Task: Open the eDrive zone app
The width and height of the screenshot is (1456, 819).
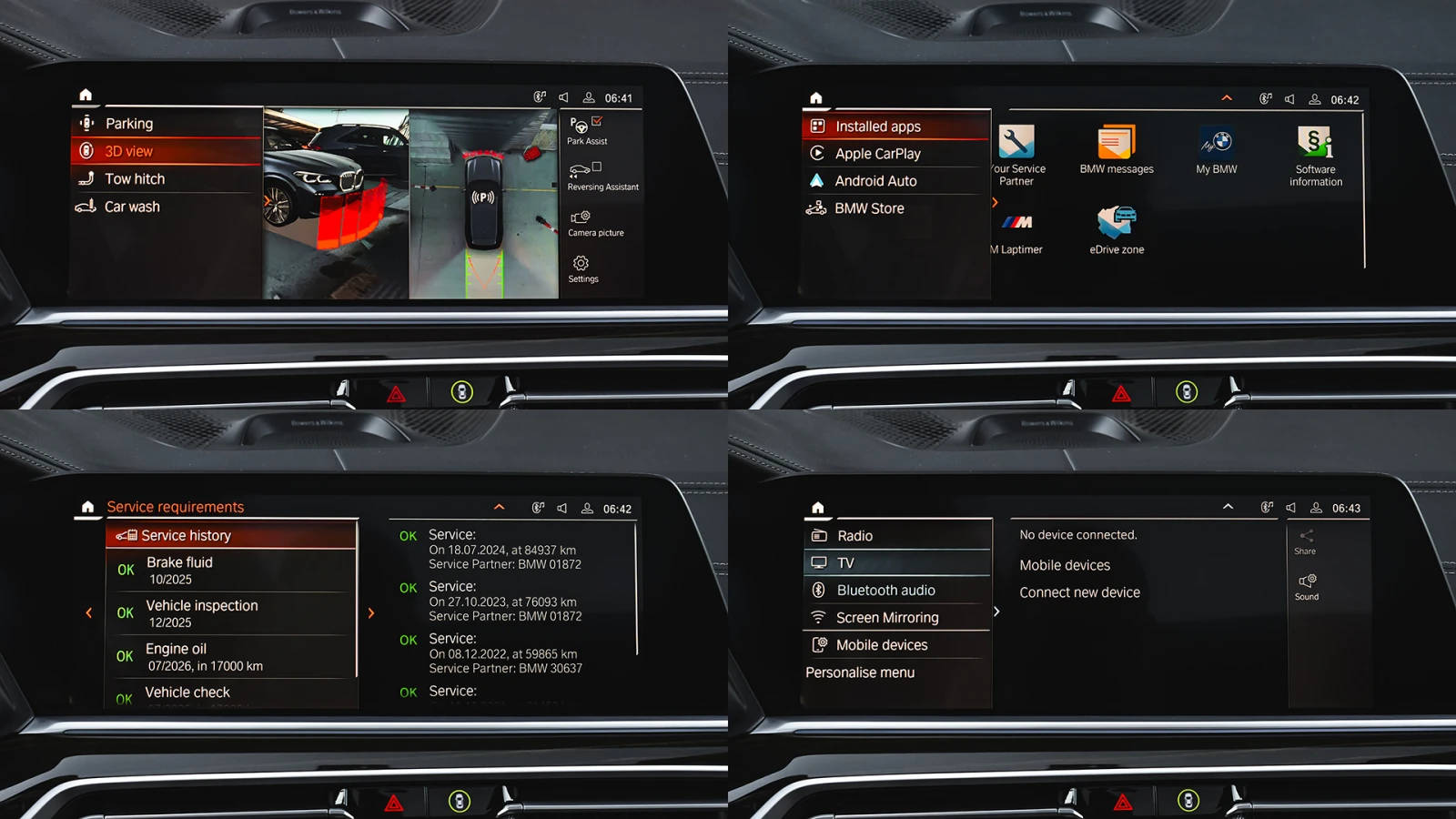Action: 1117,229
